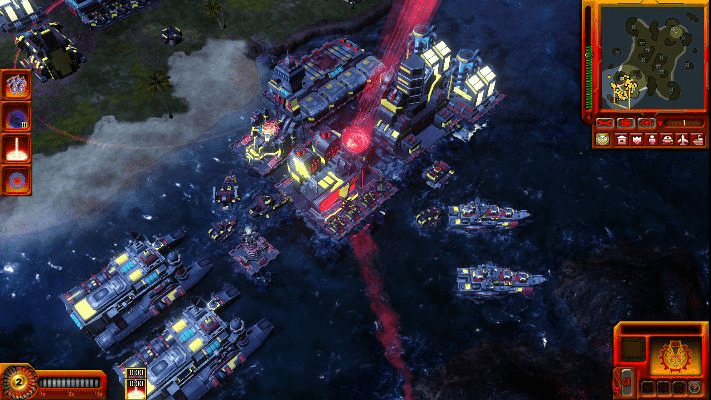The height and width of the screenshot is (400, 711).
Task: Click the round dial showing number 2
Action: click(x=17, y=380)
